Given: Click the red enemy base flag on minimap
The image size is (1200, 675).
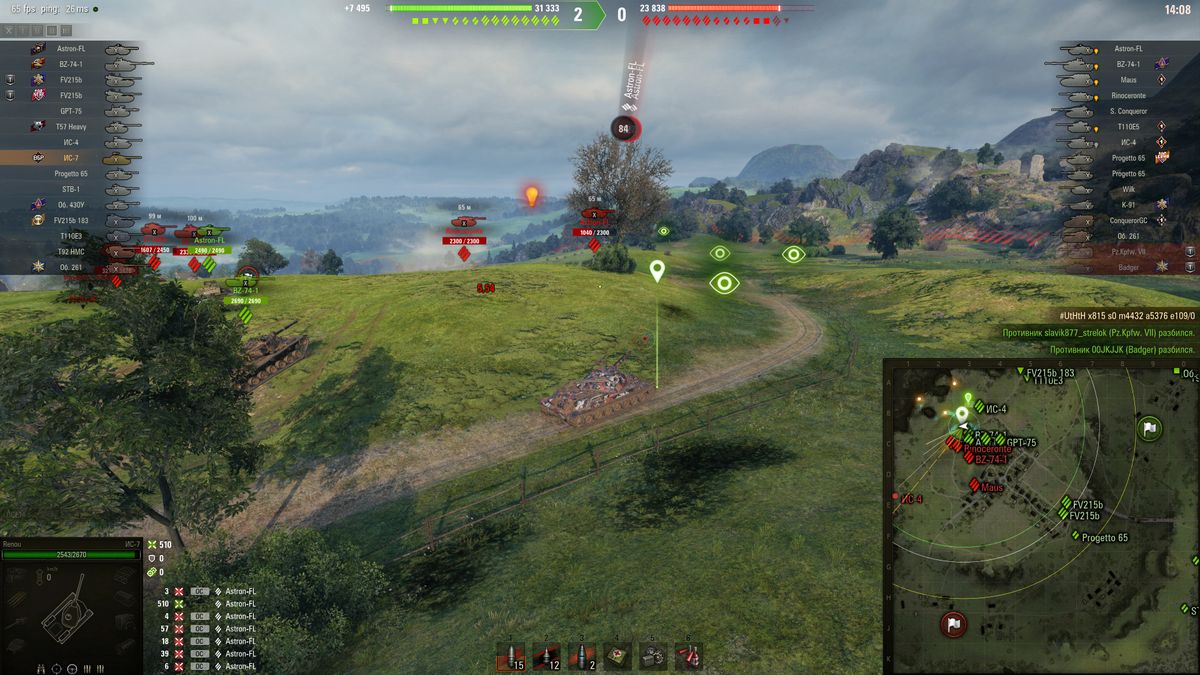Looking at the screenshot, I should 953,624.
